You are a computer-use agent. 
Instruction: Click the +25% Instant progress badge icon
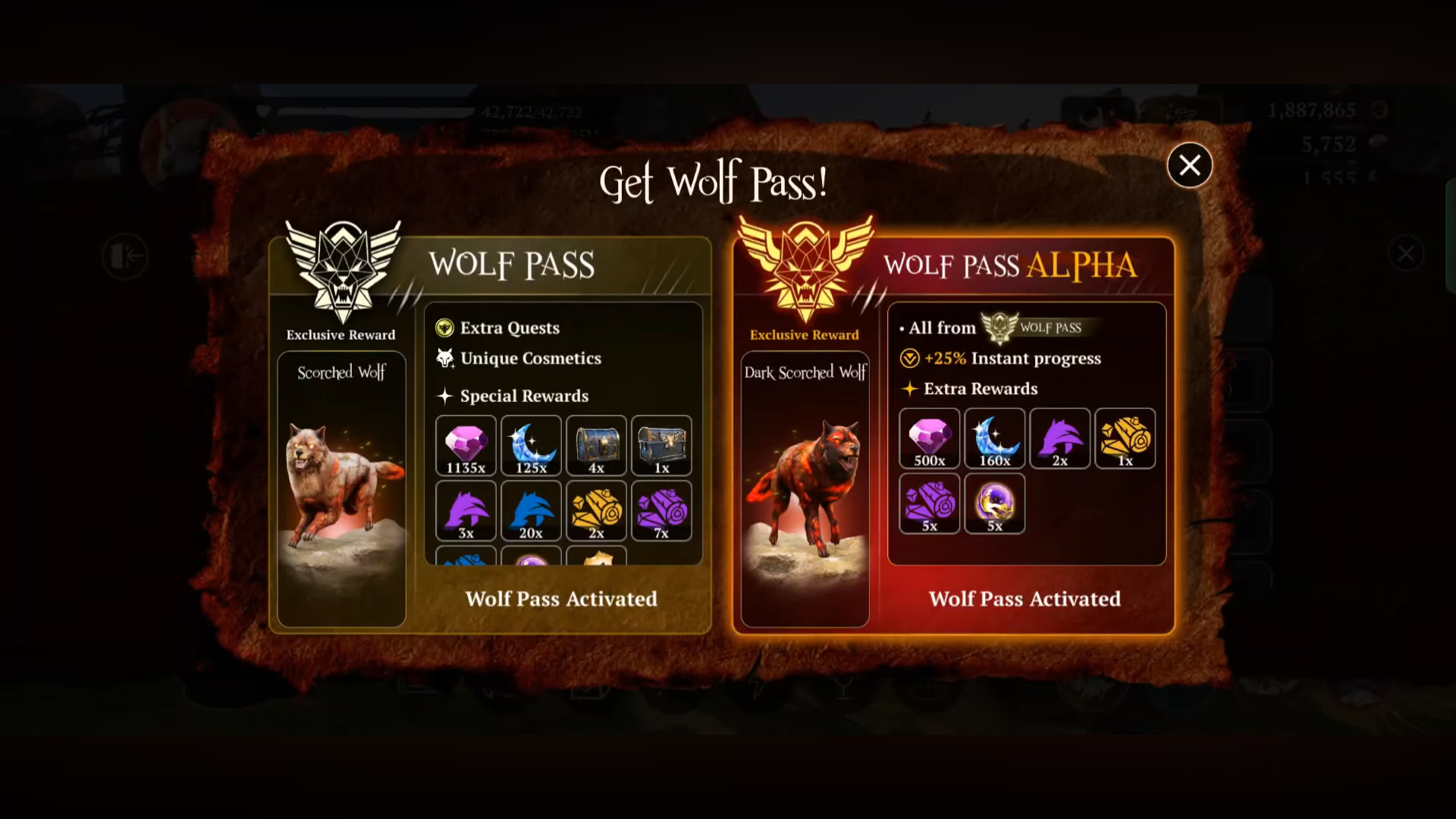[x=908, y=358]
